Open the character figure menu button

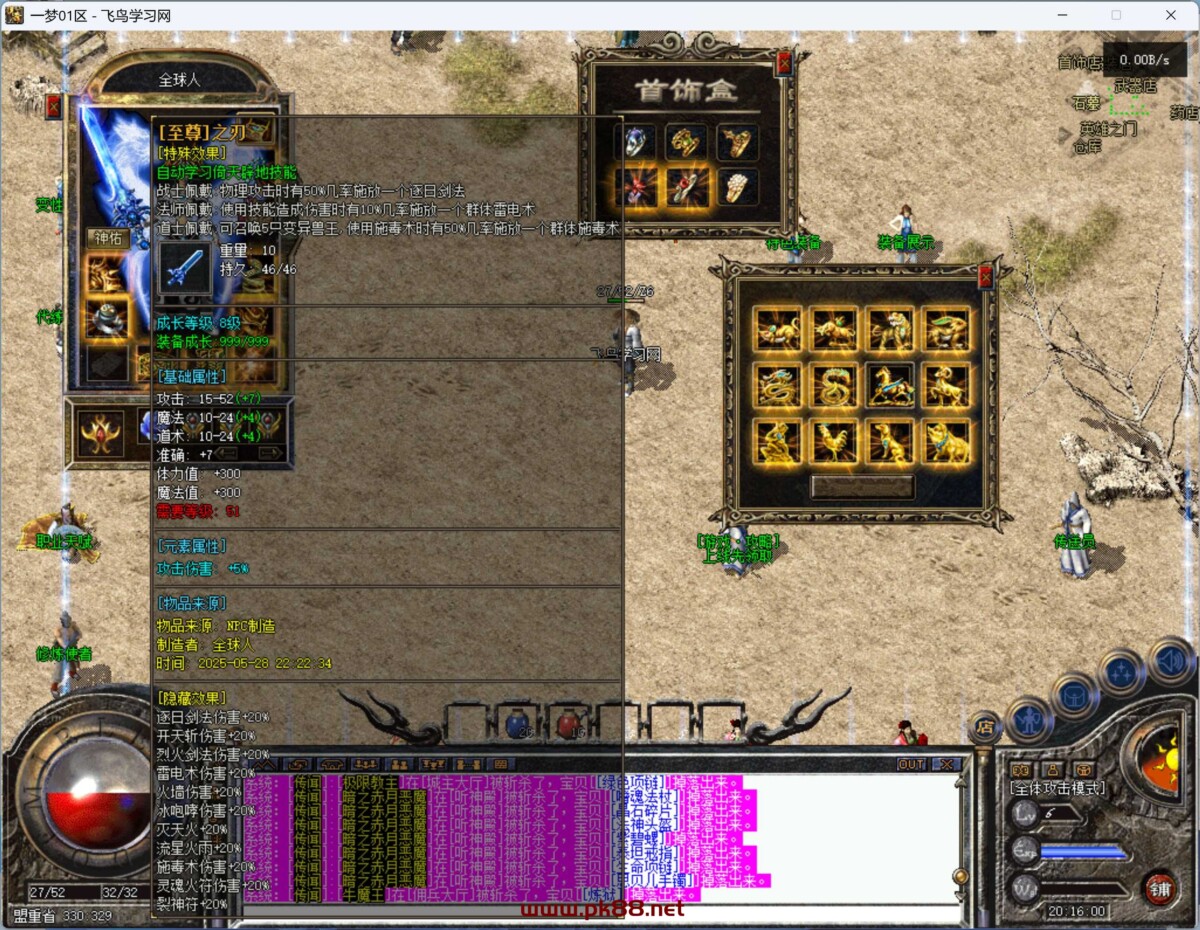click(1028, 719)
